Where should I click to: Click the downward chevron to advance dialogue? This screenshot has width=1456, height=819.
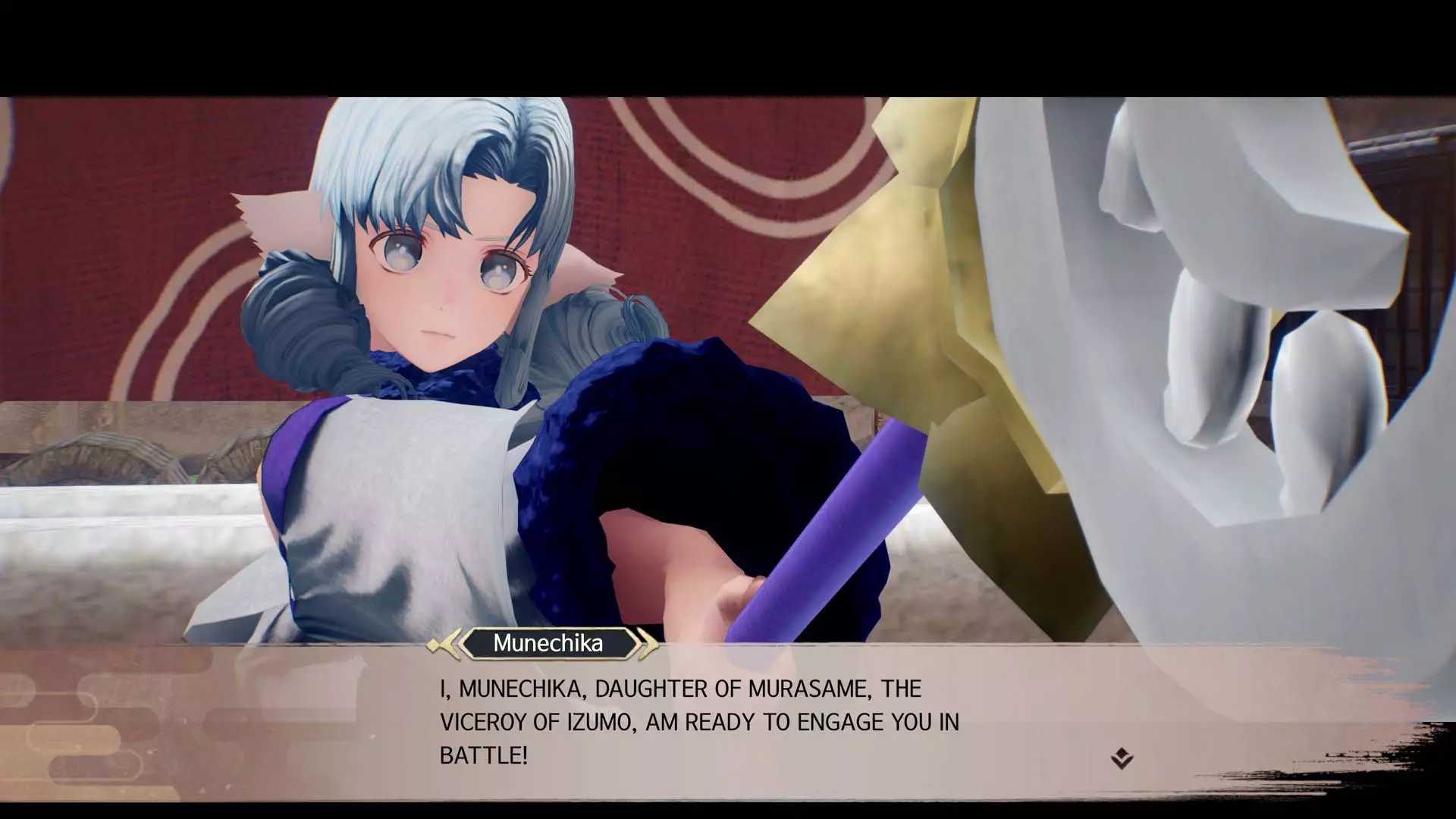point(1123,763)
